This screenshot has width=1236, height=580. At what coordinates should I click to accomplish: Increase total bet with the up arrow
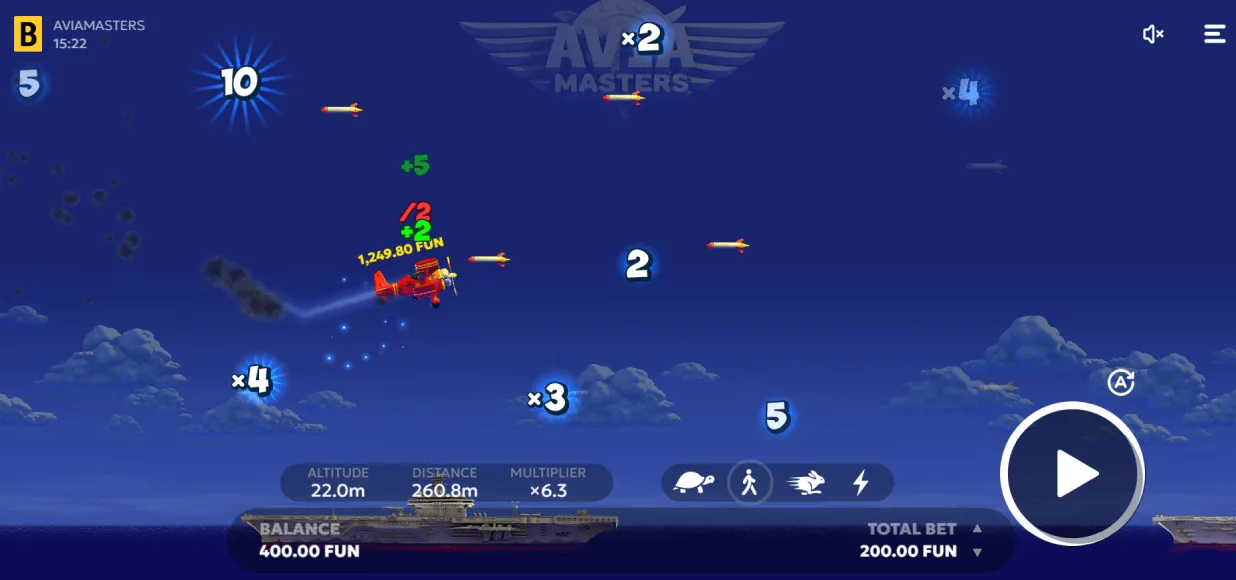pos(977,529)
